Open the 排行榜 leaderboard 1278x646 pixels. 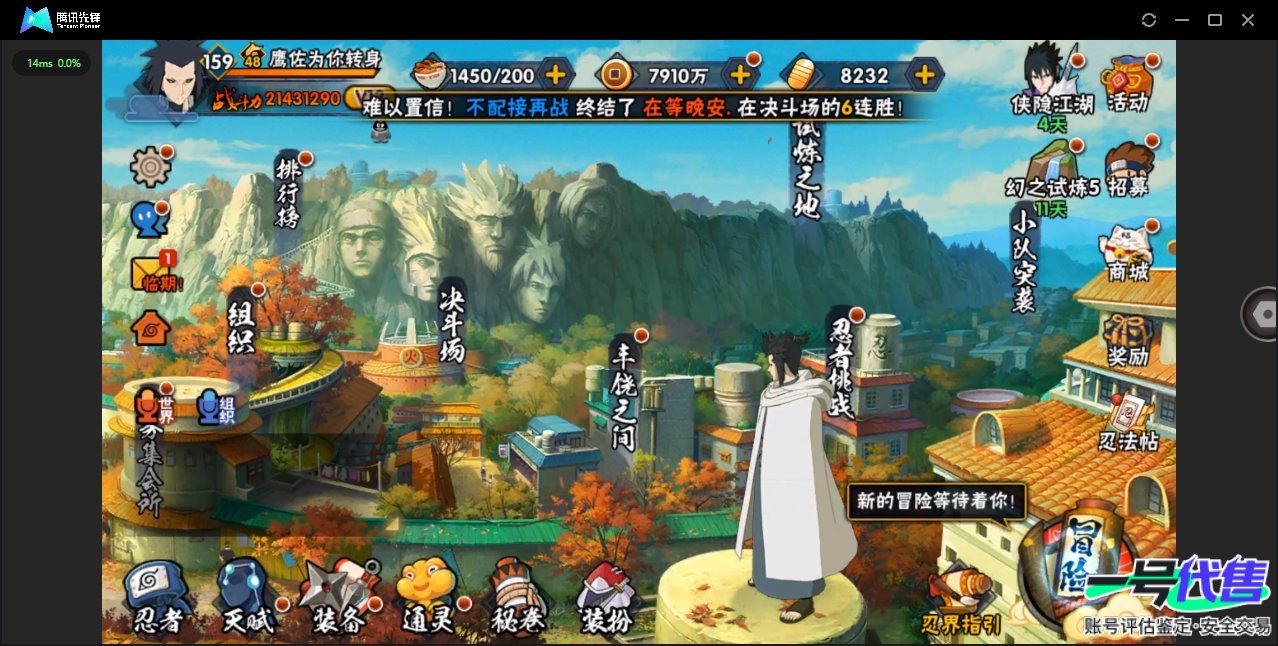289,192
